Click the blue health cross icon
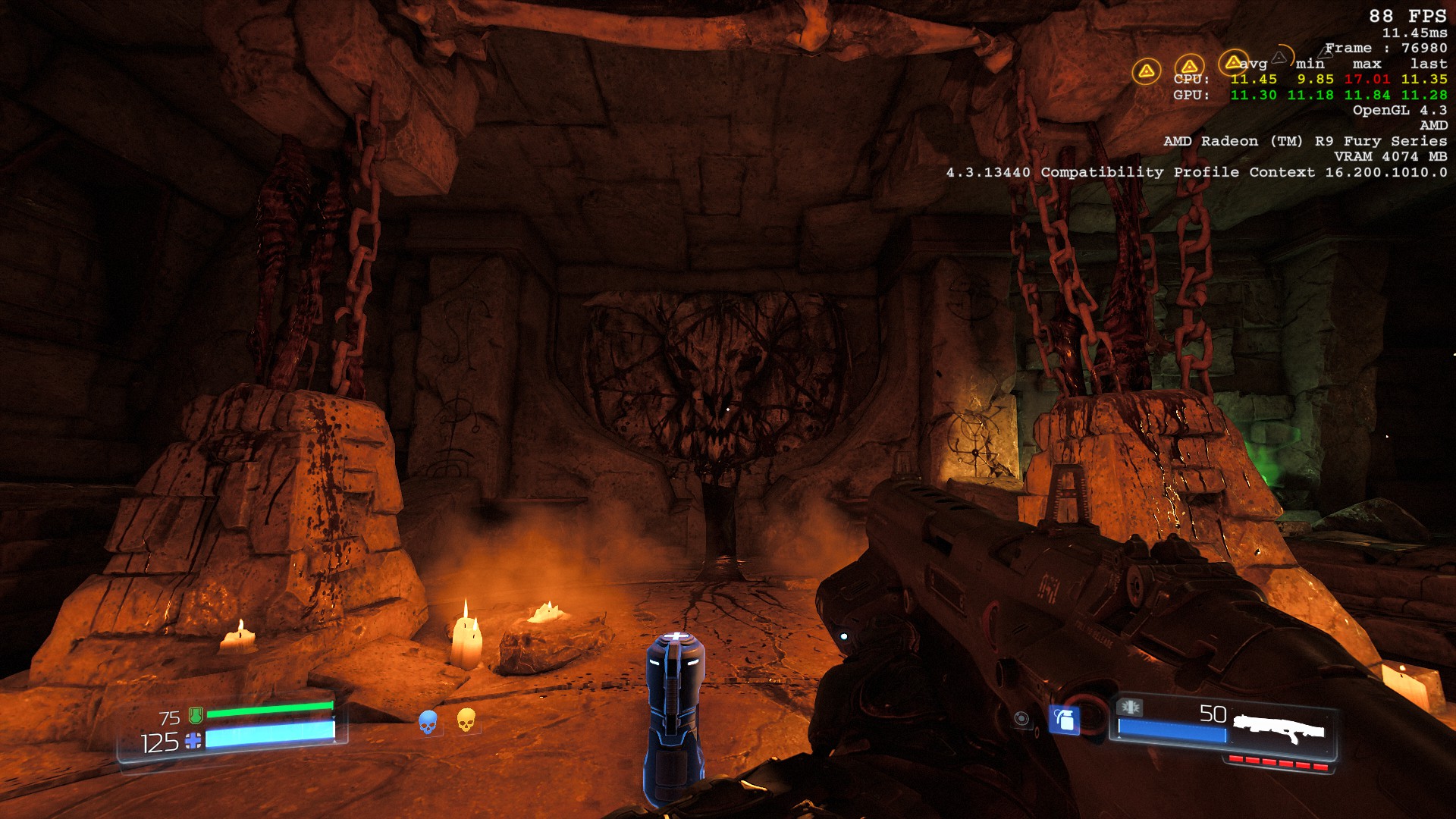 193,741
